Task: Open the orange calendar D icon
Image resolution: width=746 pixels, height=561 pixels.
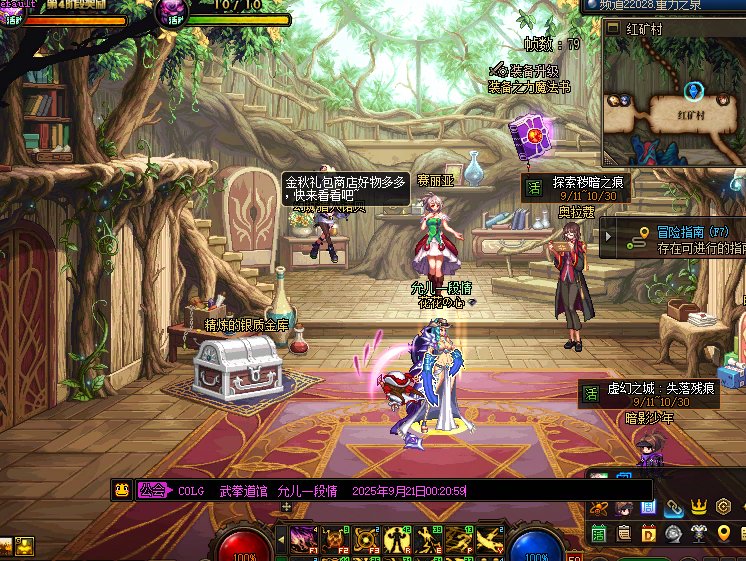Action: click(648, 533)
